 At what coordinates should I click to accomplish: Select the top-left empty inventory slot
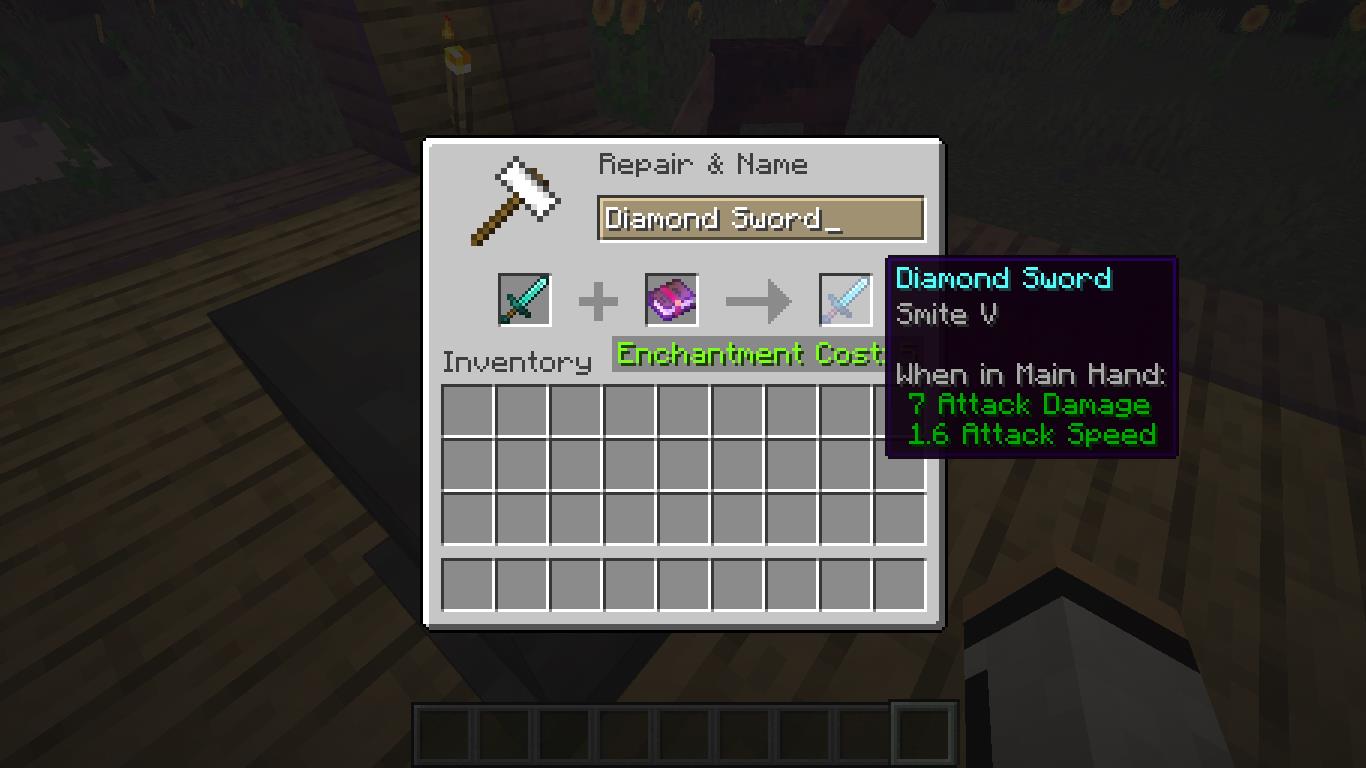(x=466, y=408)
